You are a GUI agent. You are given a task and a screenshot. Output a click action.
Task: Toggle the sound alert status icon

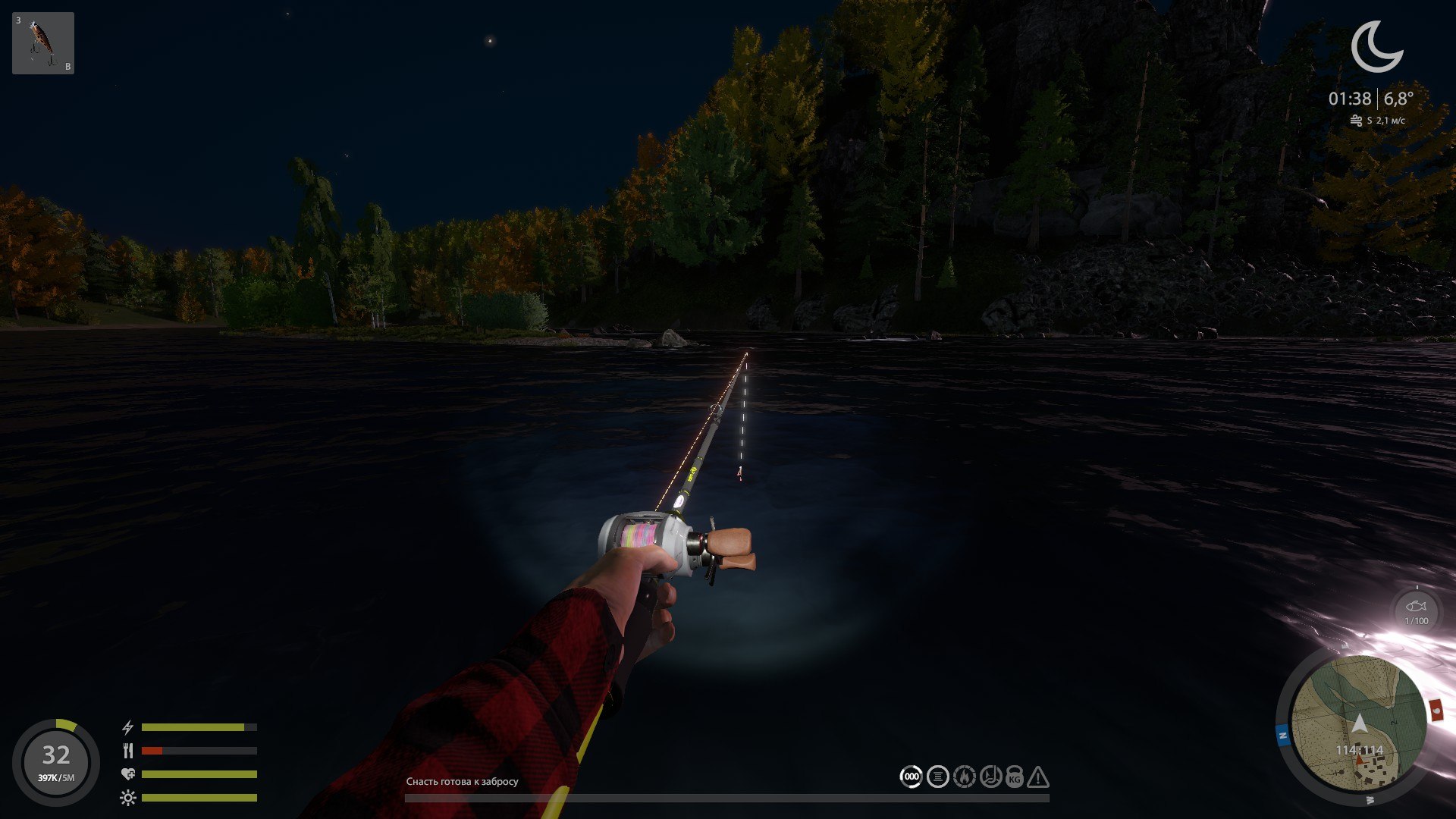tap(990, 776)
